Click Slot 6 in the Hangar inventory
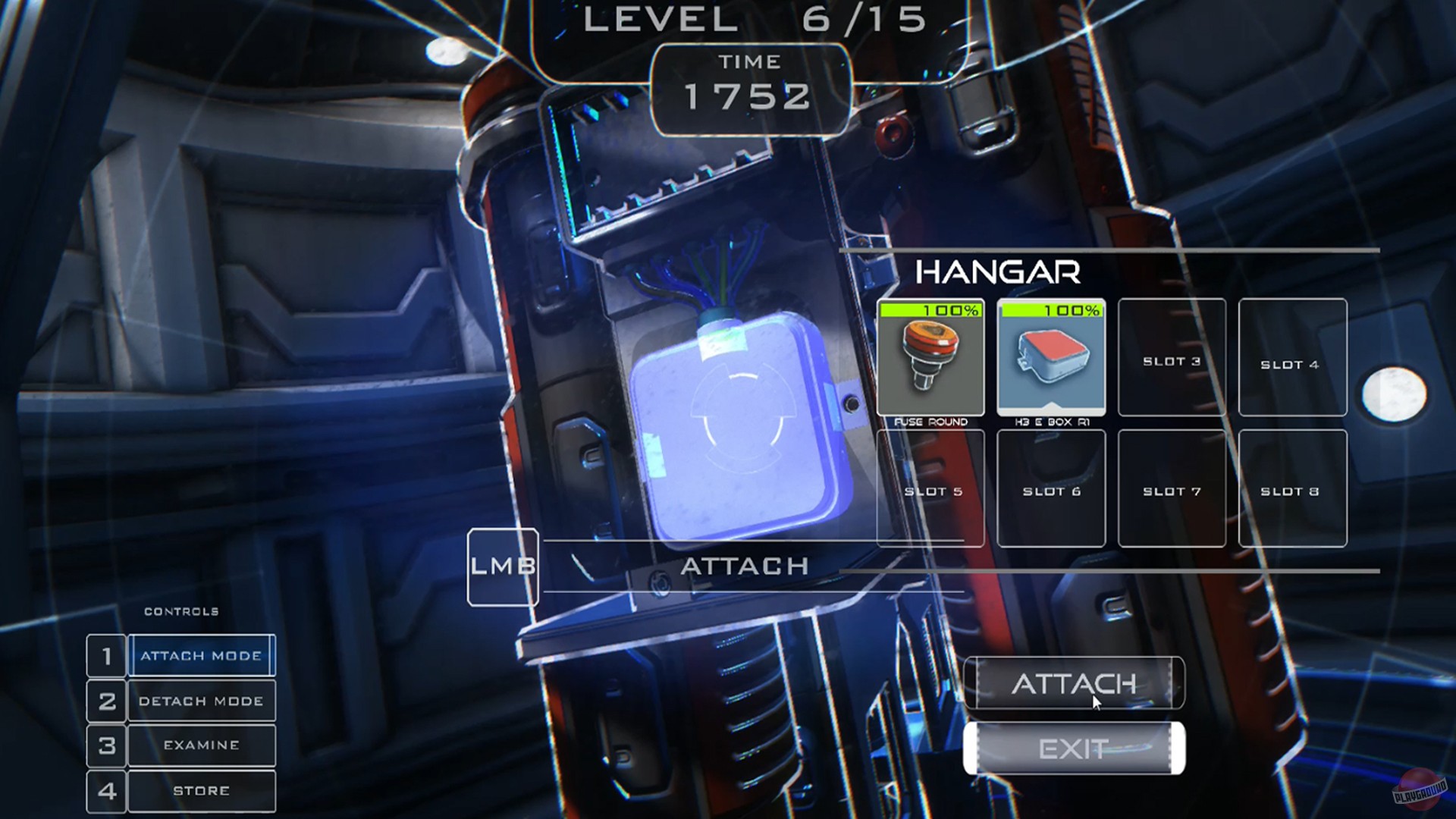1456x819 pixels. point(1051,489)
